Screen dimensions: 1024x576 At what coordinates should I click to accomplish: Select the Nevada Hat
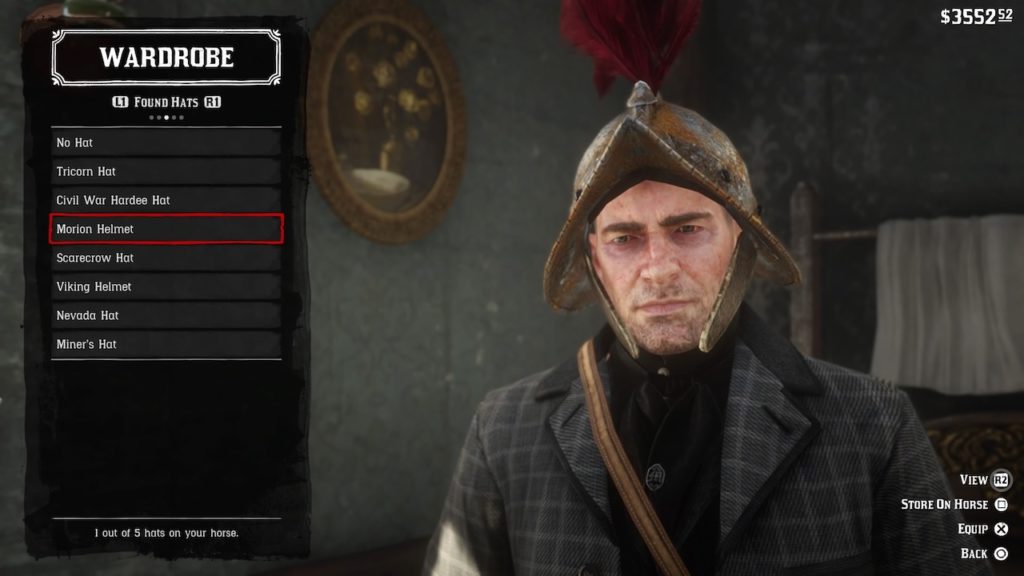coord(166,316)
